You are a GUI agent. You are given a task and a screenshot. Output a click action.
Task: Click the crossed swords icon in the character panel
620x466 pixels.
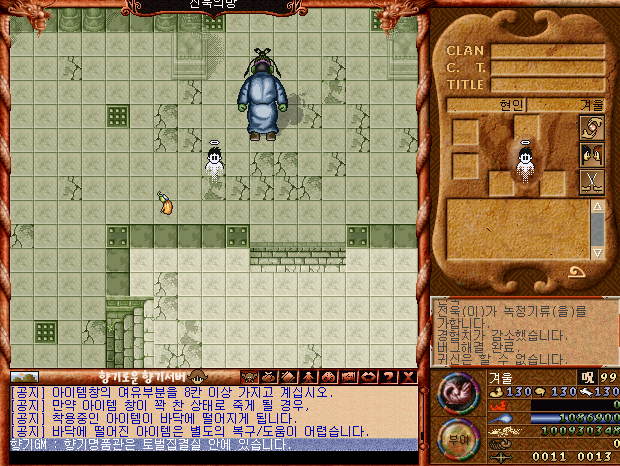pos(592,182)
